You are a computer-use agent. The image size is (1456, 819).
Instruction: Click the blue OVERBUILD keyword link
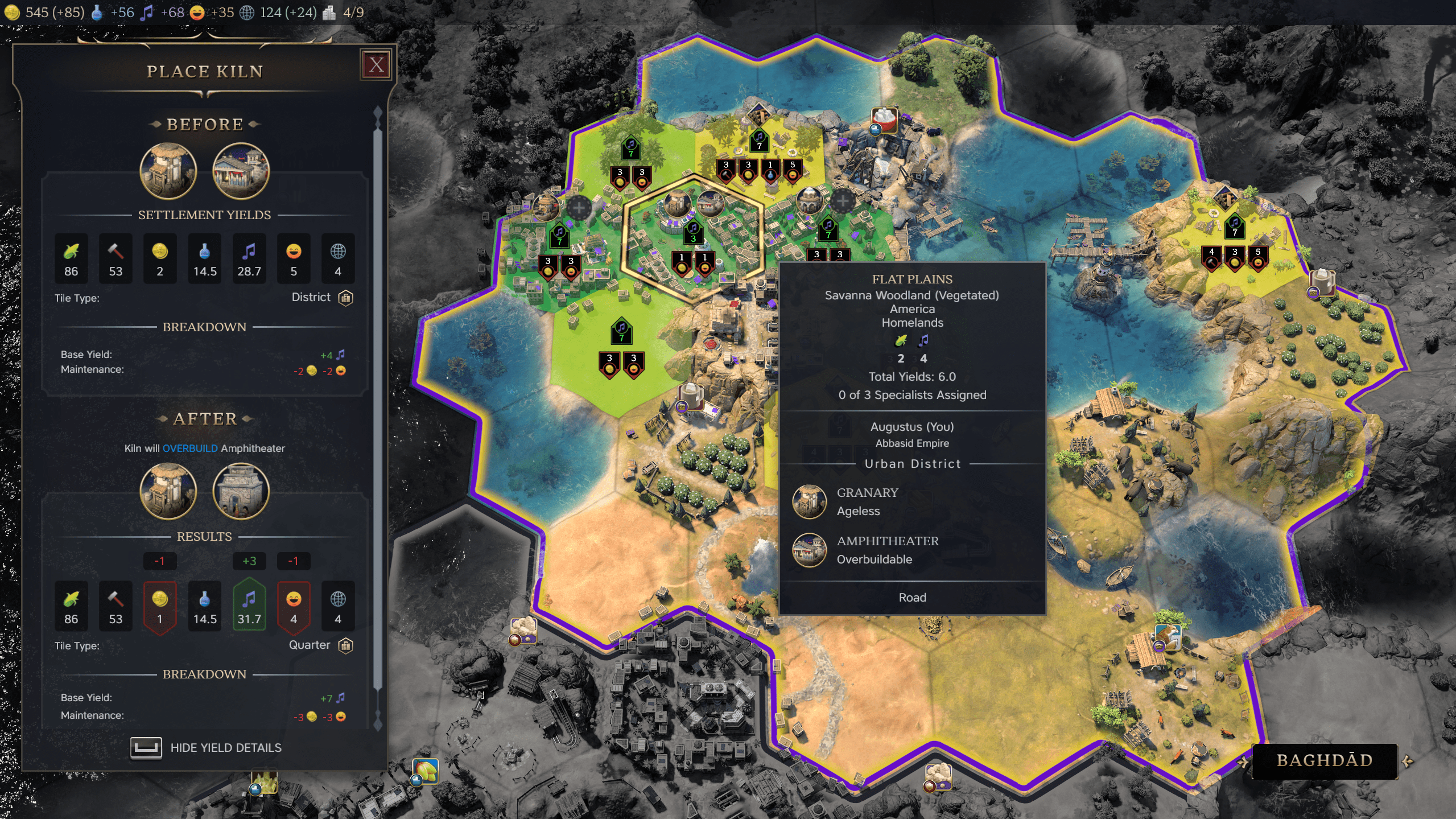[190, 448]
